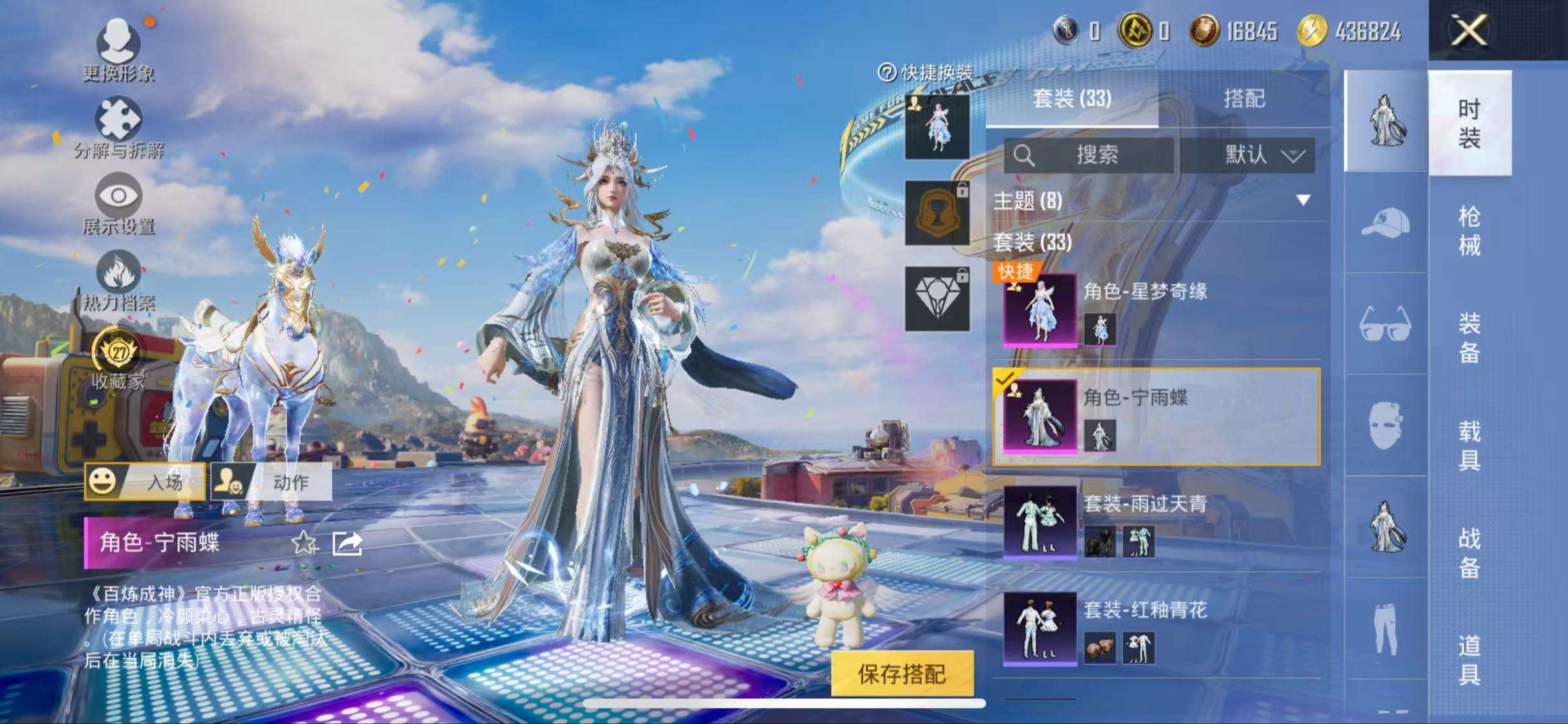Open the 收藏家 collector badge
This screenshot has width=1568, height=724.
119,358
